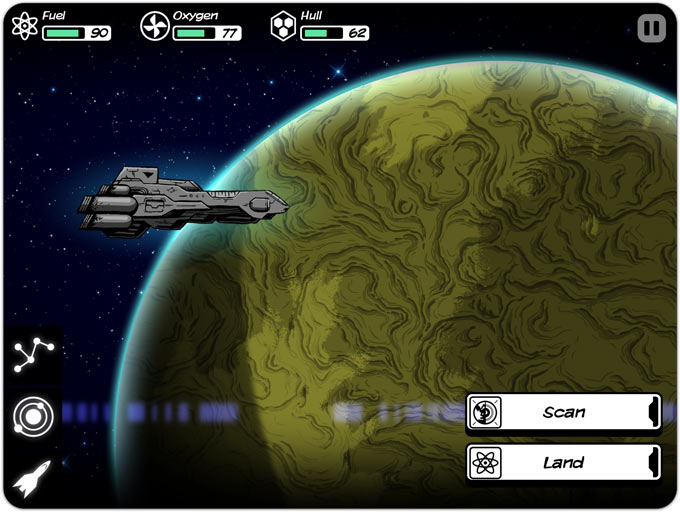Pause the game with the top-right button
The width and height of the screenshot is (680, 512).
pos(651,28)
